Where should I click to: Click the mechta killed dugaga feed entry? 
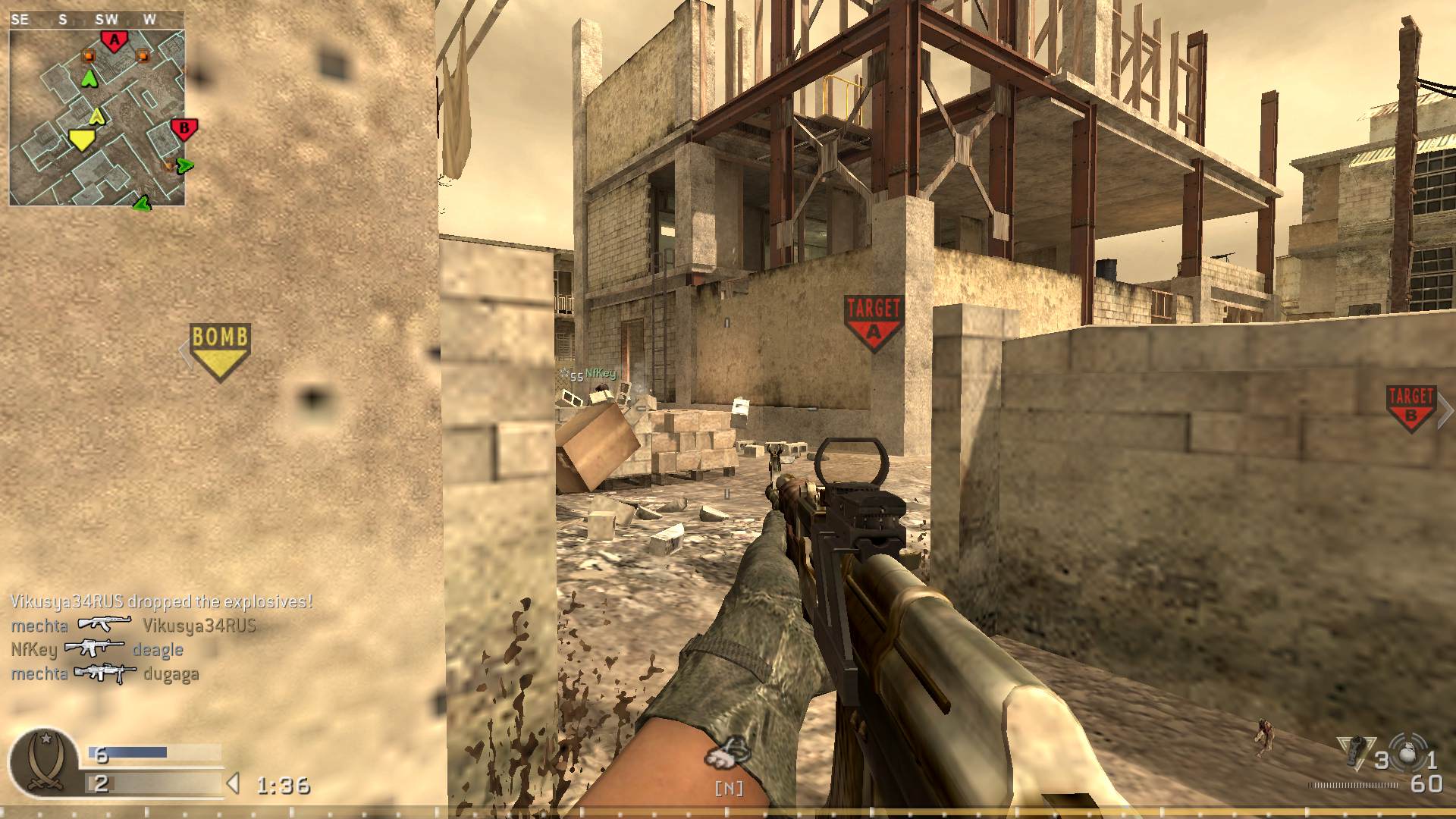pos(105,673)
